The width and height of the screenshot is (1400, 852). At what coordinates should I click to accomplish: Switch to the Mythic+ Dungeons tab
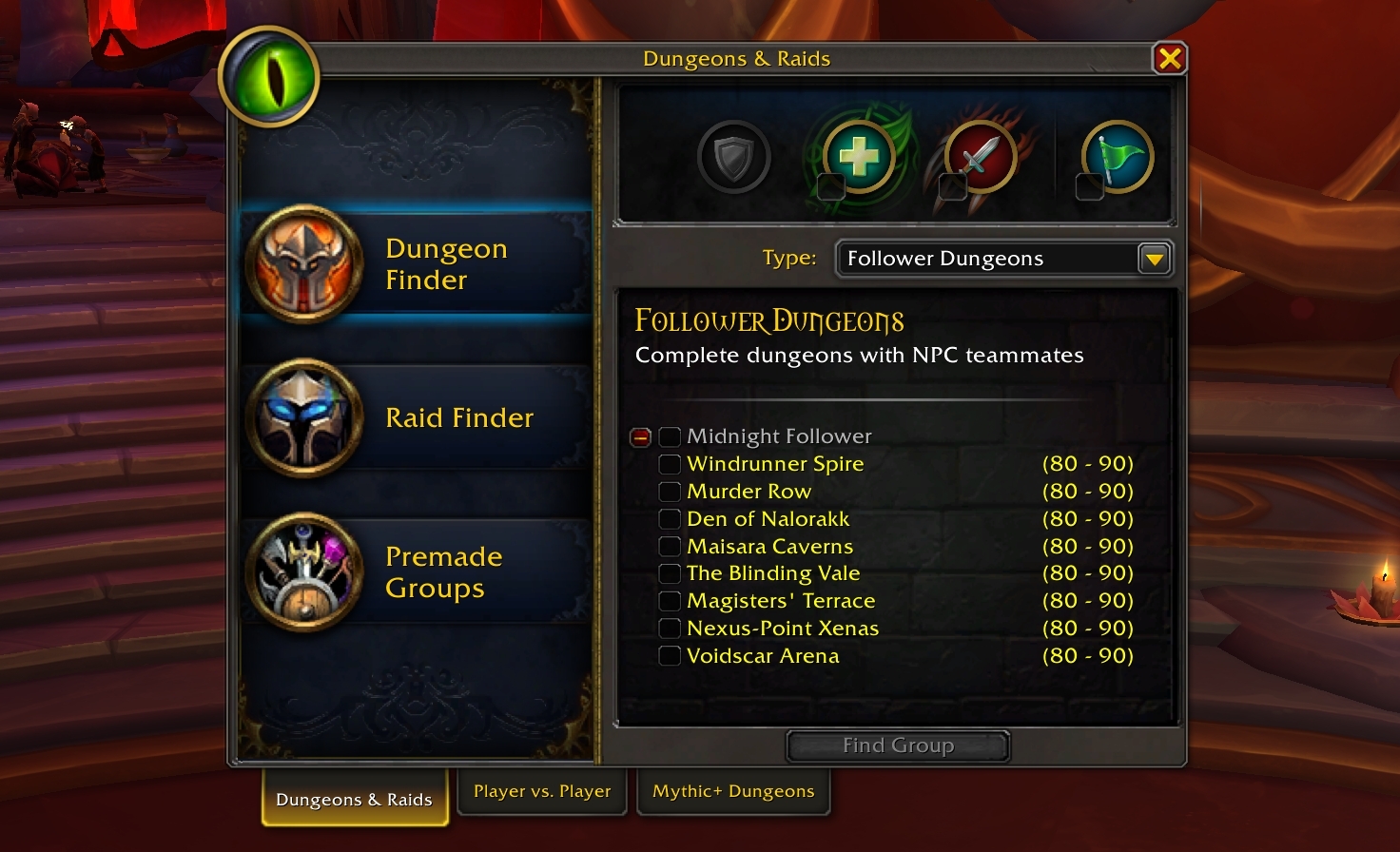coord(733,792)
